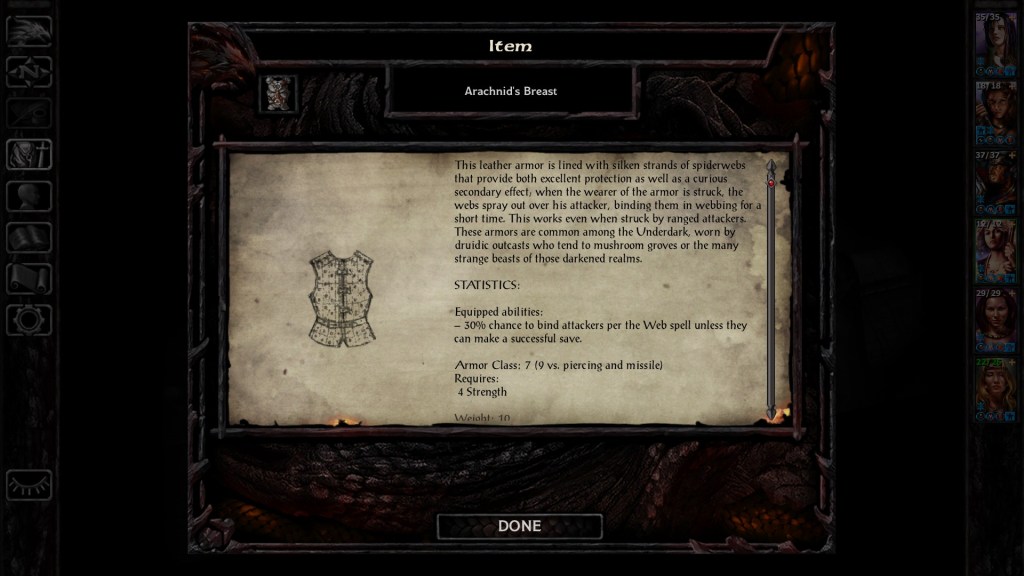
Task: Click the description scrollbar's up arrow
Action: coord(771,165)
